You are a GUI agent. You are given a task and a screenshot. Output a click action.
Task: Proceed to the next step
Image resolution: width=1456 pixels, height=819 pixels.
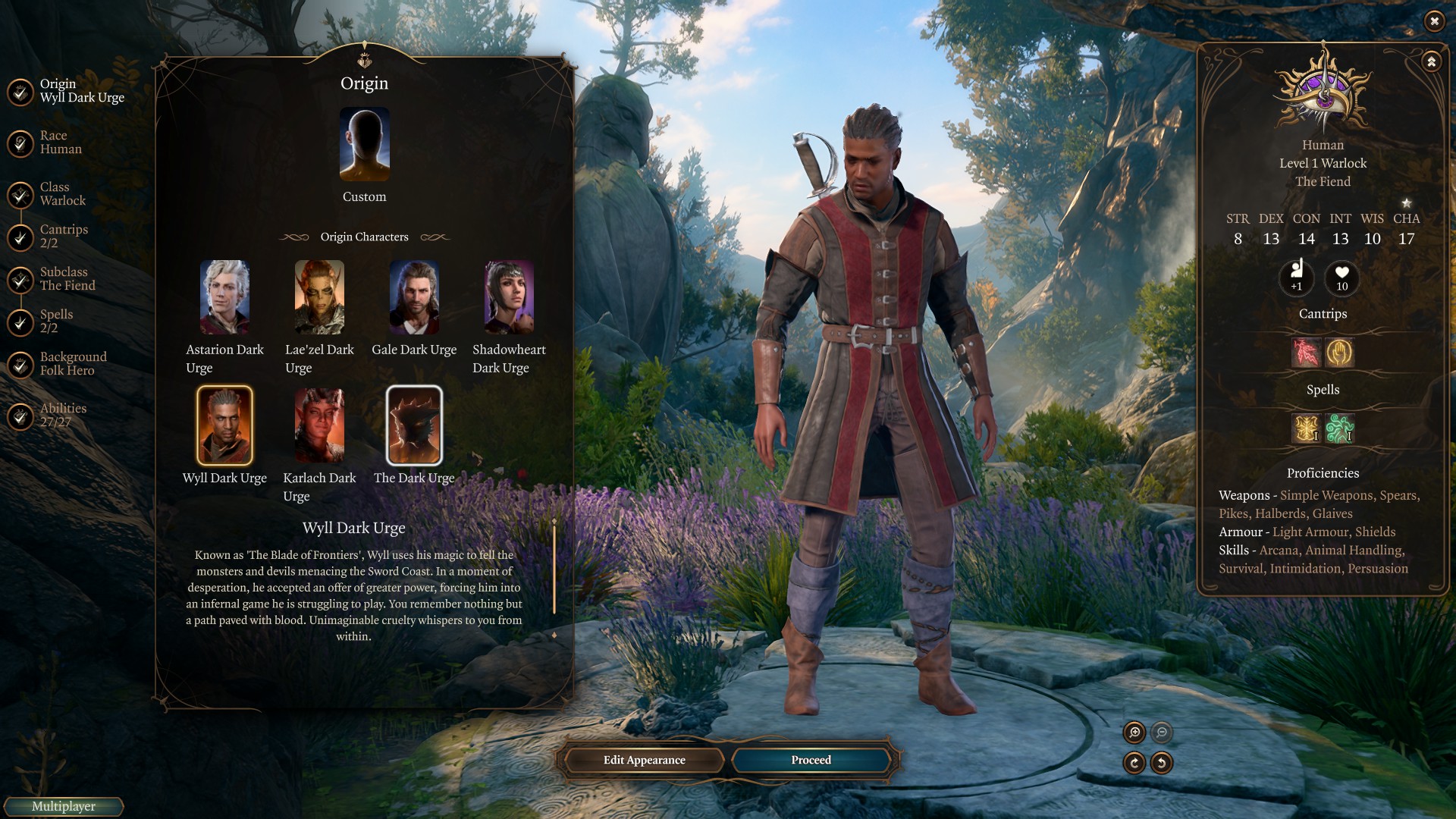pyautogui.click(x=811, y=760)
